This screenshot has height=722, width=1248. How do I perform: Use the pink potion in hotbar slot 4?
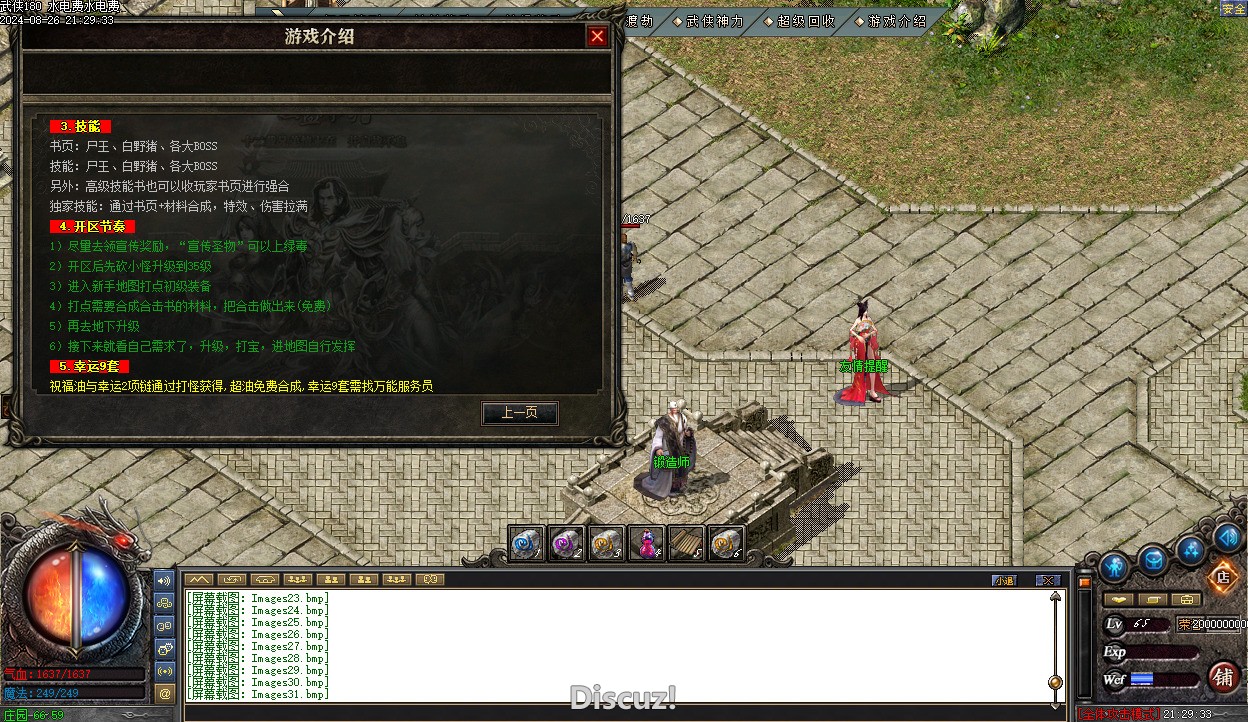click(x=647, y=543)
